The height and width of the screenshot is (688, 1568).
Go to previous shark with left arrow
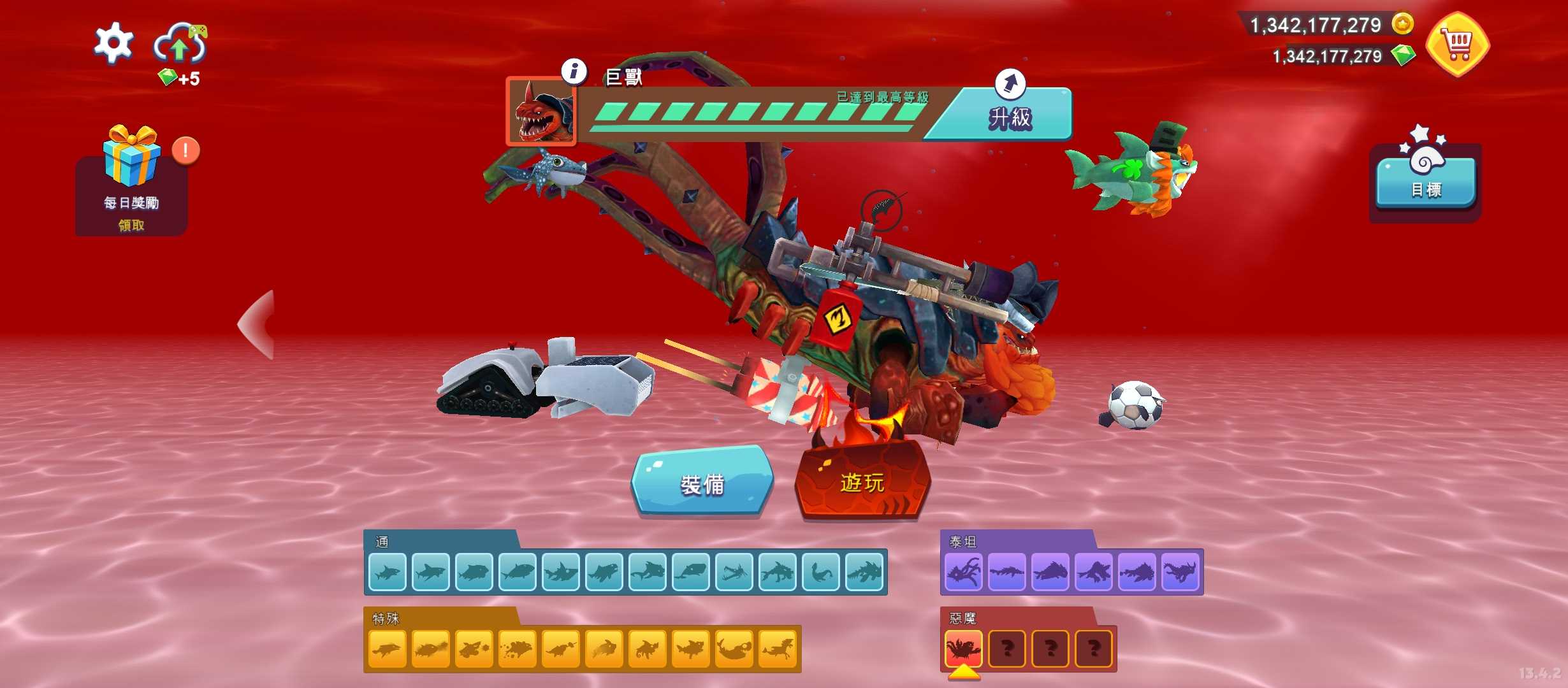click(x=258, y=325)
